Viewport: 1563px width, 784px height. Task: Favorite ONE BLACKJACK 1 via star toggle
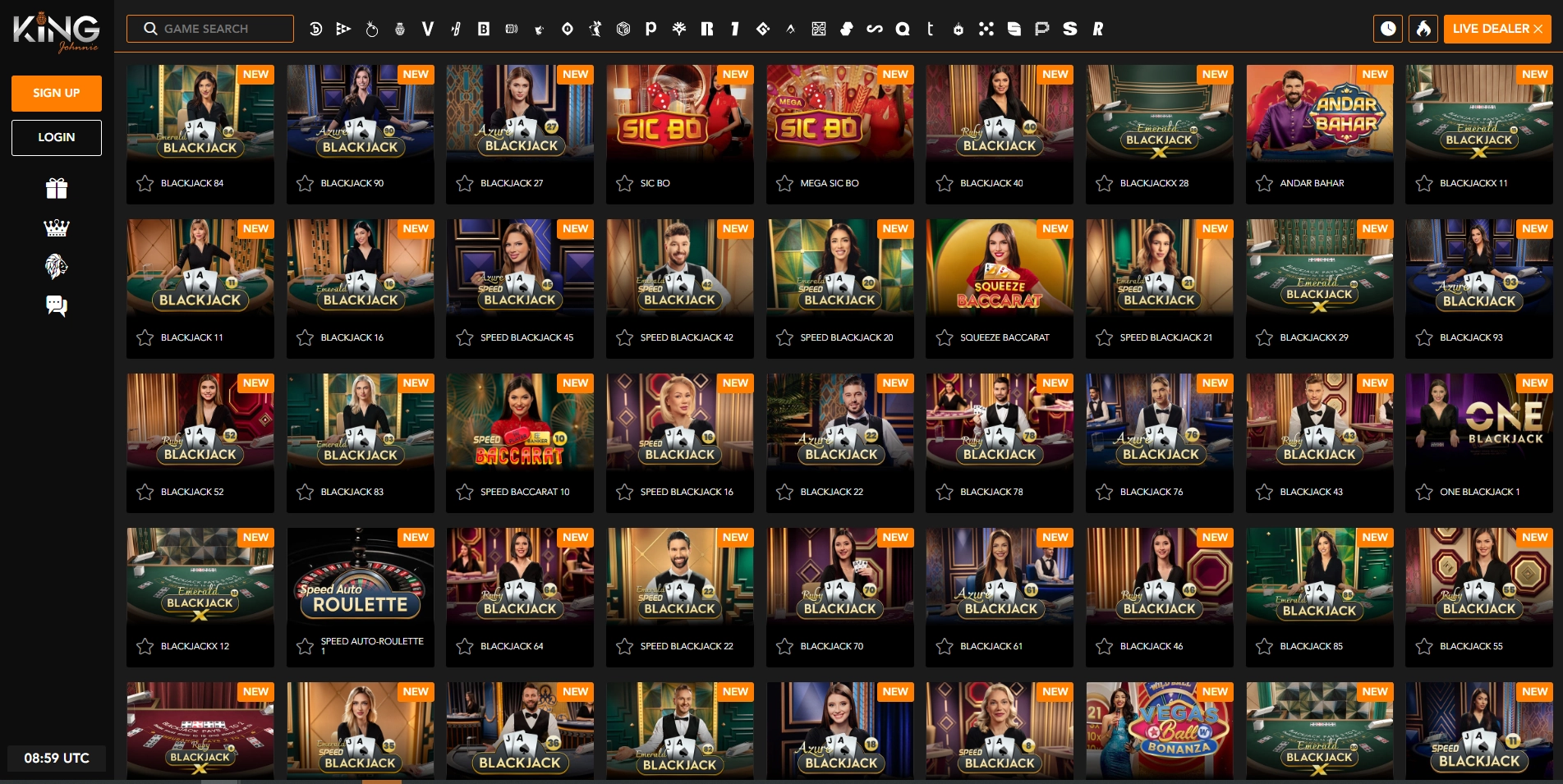1423,492
